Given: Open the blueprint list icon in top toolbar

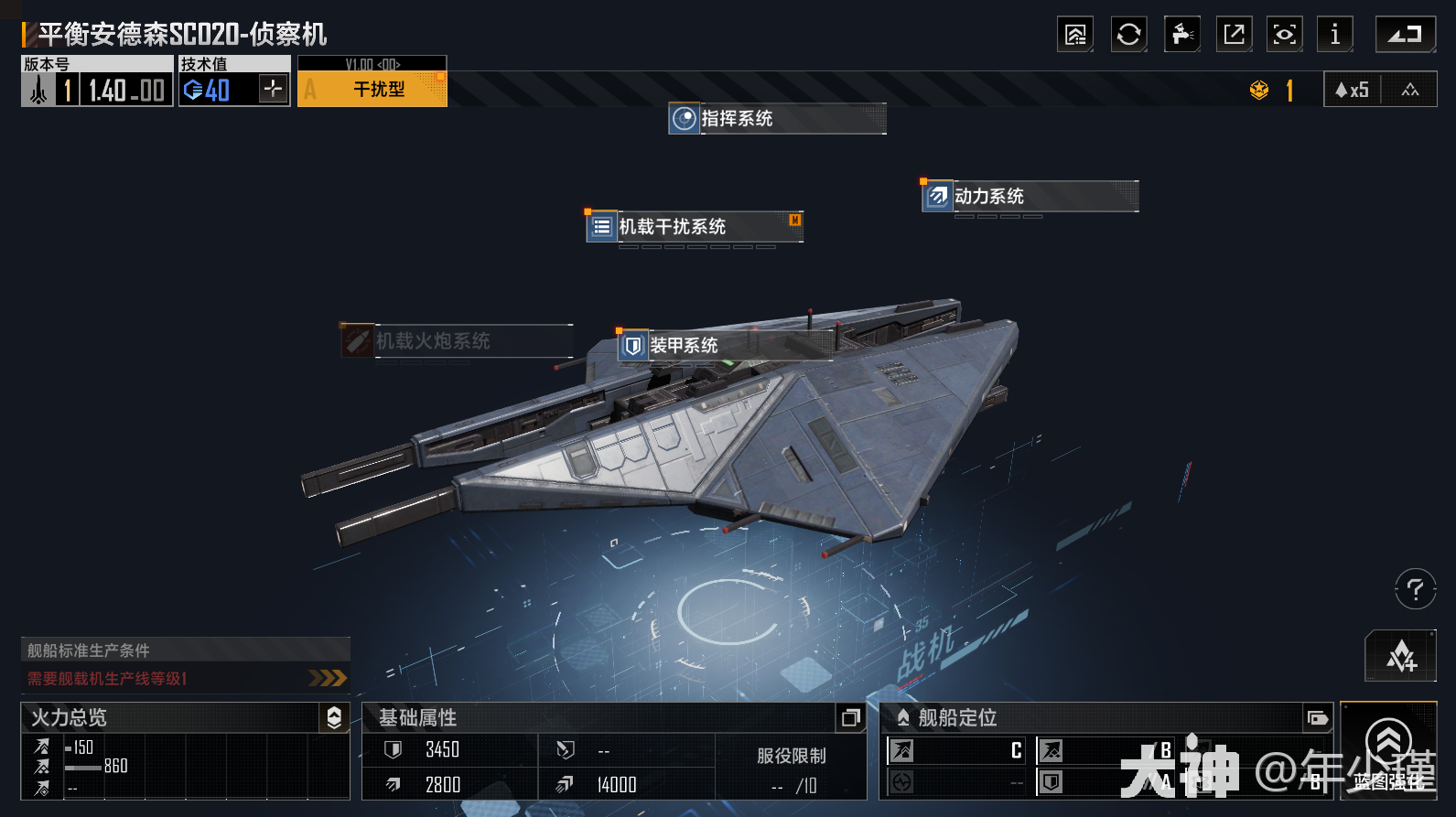Looking at the screenshot, I should pyautogui.click(x=1075, y=36).
